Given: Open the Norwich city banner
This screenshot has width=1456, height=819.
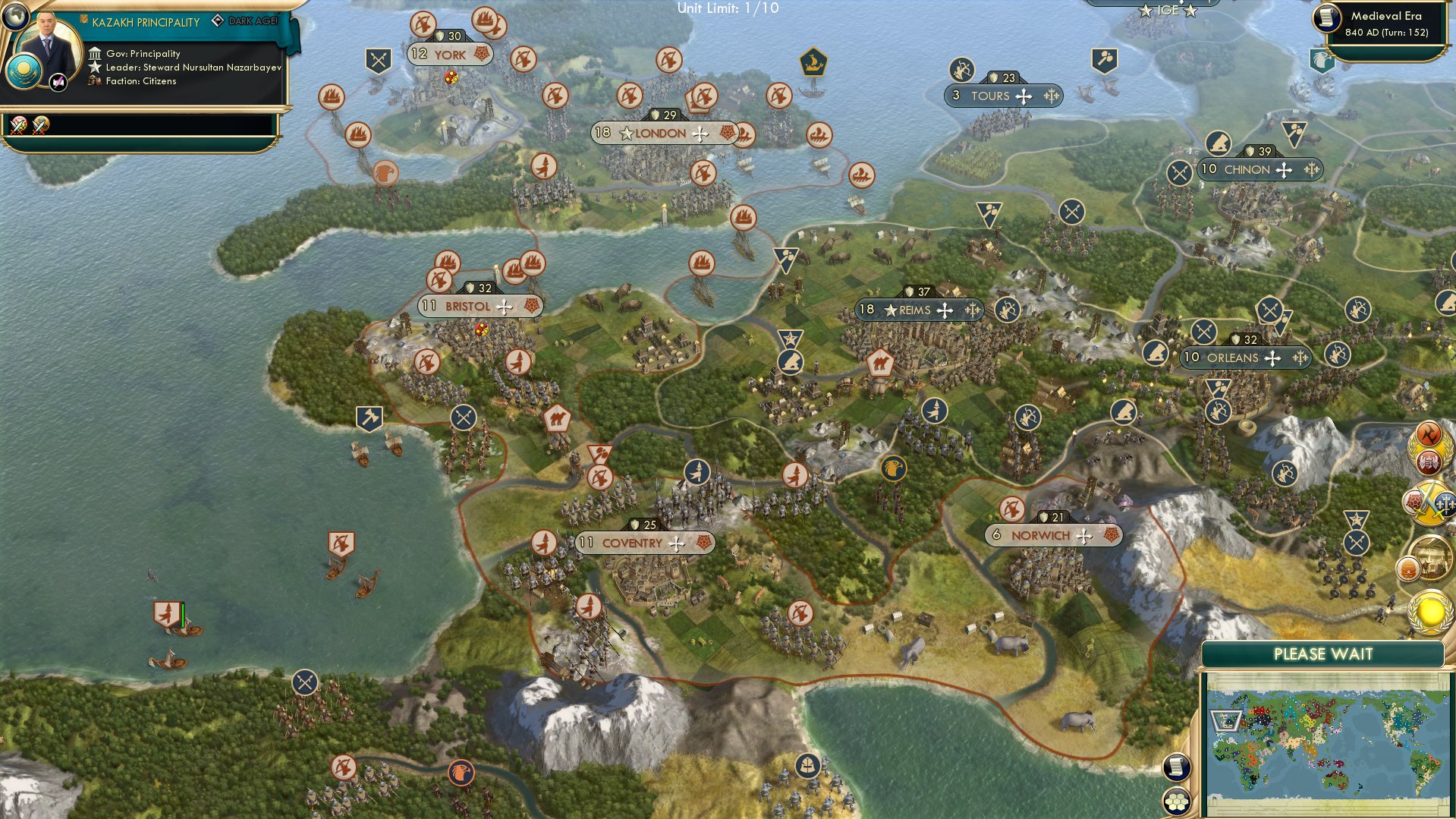Looking at the screenshot, I should (1055, 534).
